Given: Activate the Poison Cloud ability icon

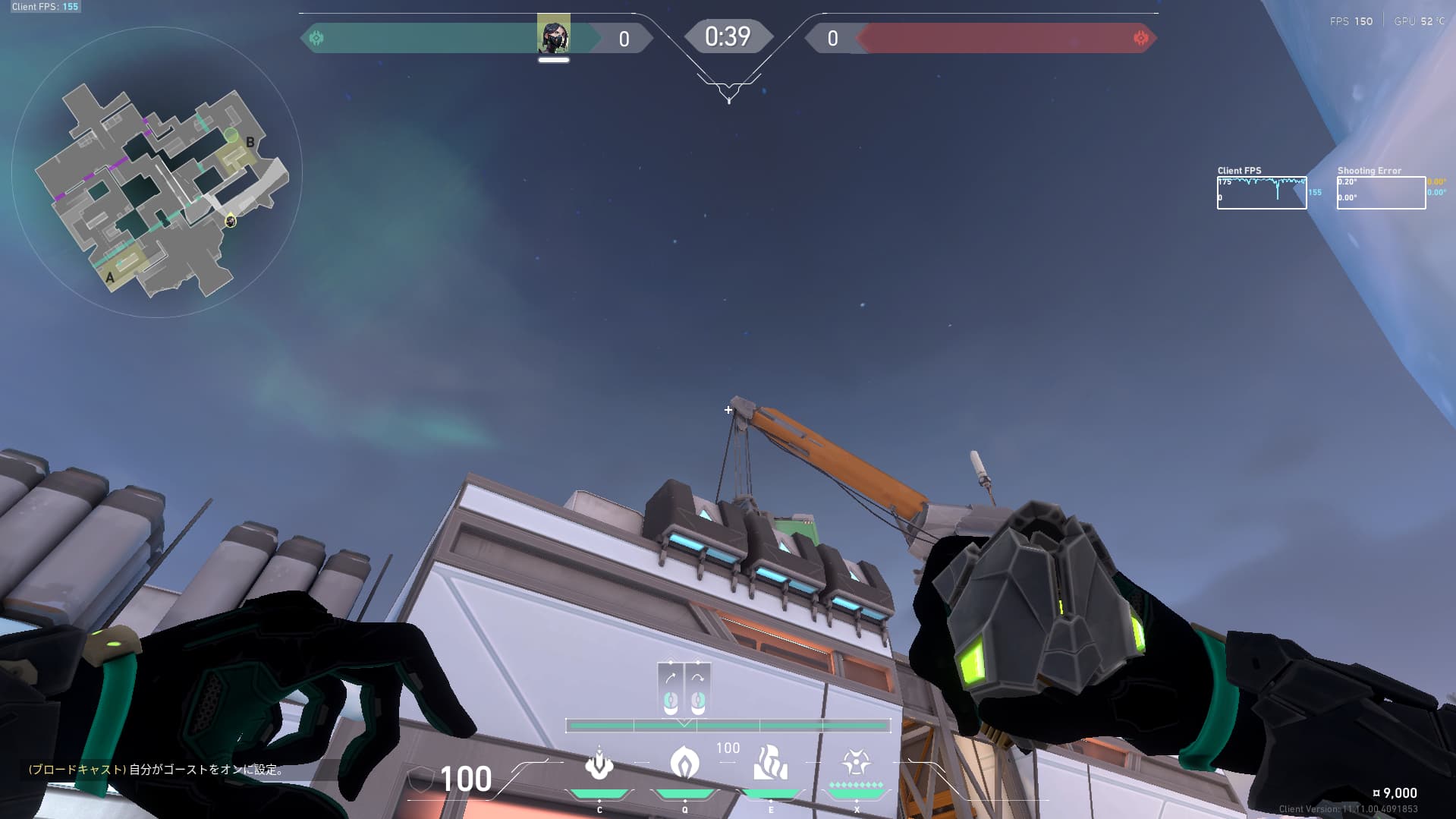Looking at the screenshot, I should (x=684, y=763).
